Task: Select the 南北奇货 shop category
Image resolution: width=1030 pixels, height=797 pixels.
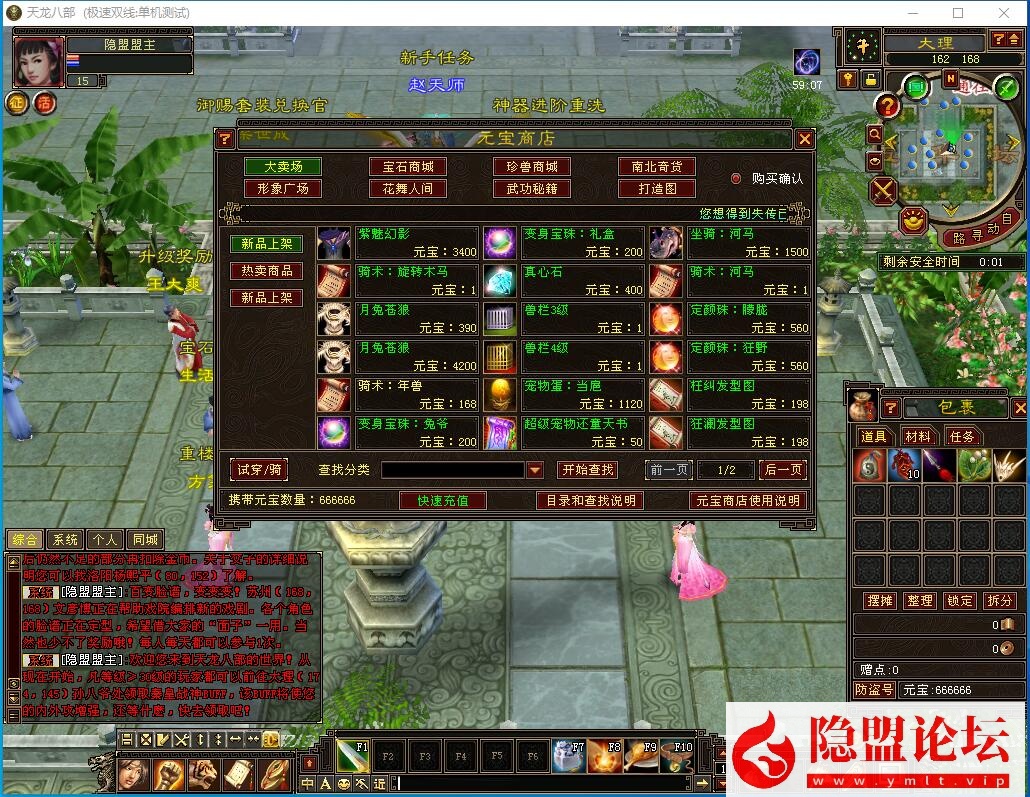Action: [x=657, y=167]
